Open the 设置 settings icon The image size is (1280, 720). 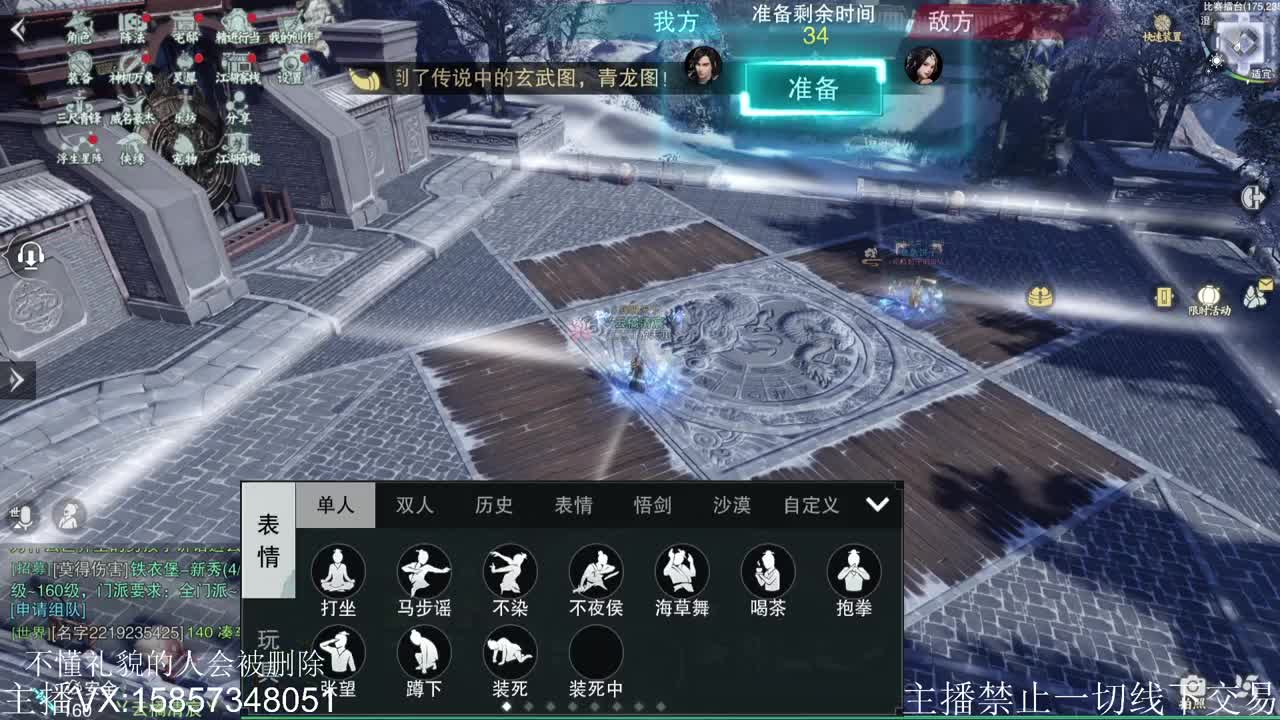[290, 65]
